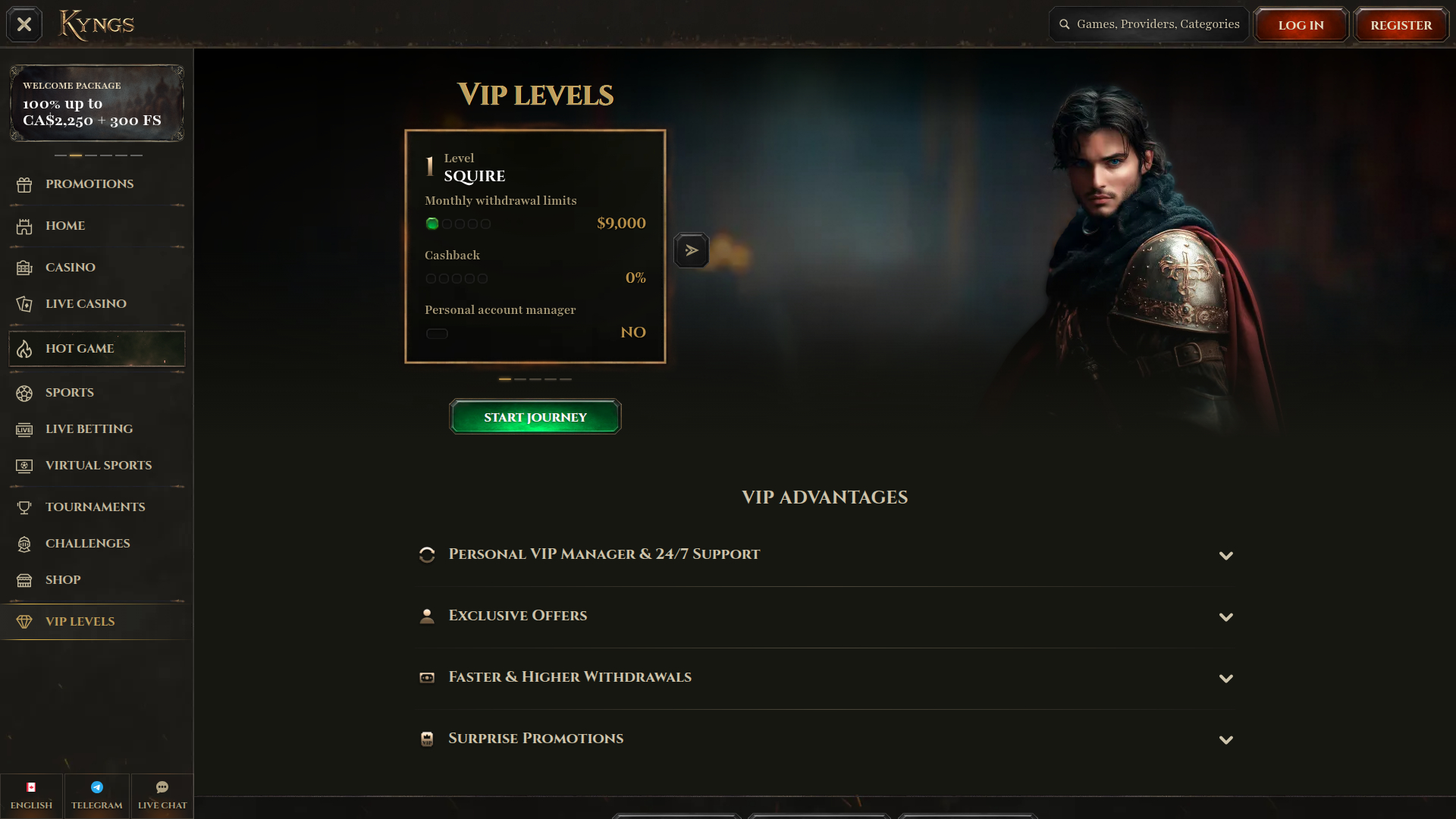Click the Register button
1456x819 pixels.
tap(1400, 24)
